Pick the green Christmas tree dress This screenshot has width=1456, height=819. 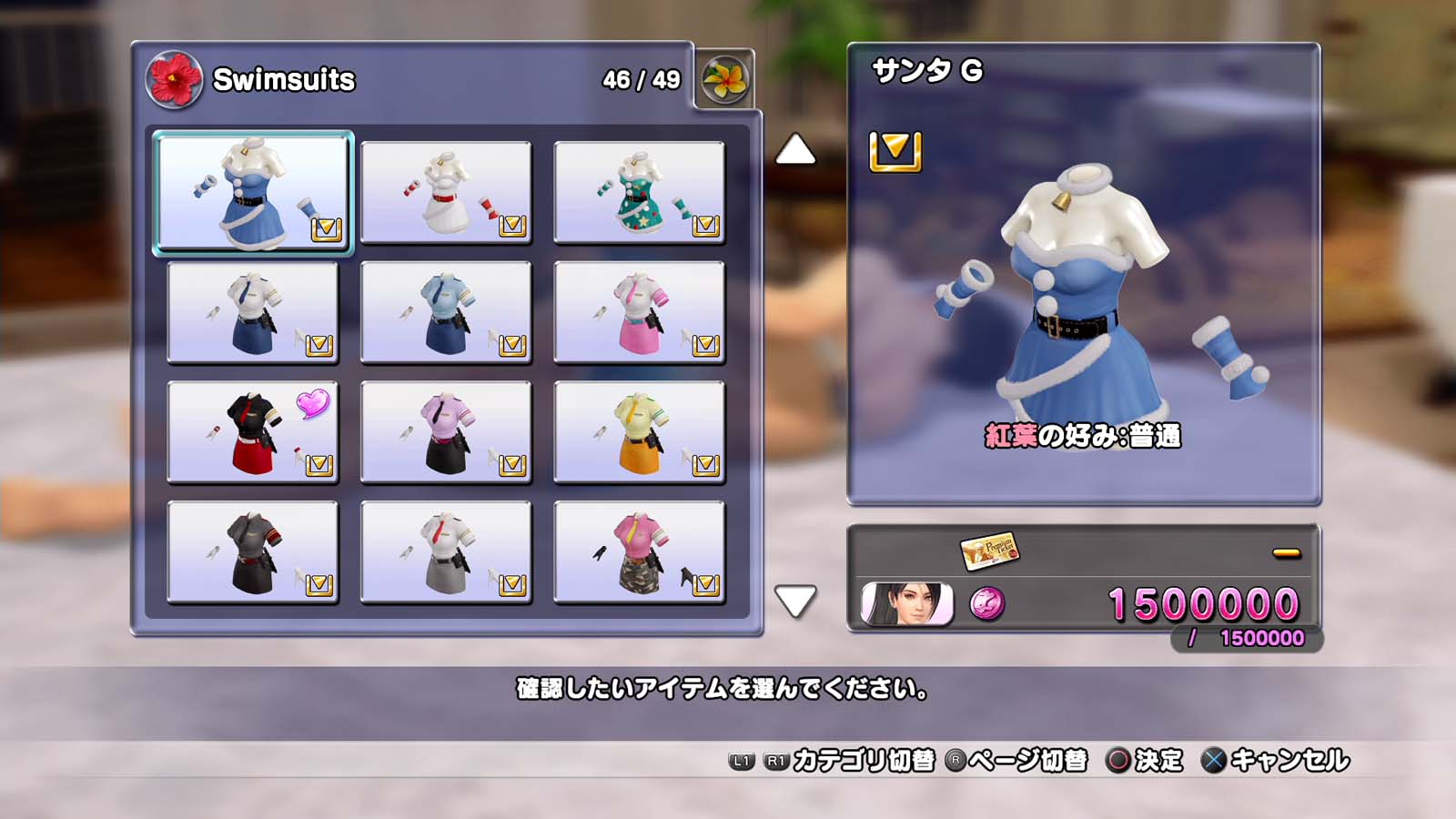coord(639,192)
